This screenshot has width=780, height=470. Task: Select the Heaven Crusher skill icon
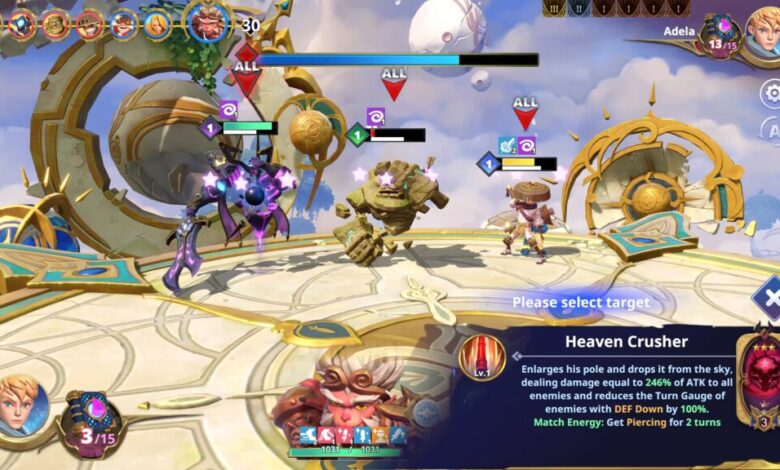(482, 358)
